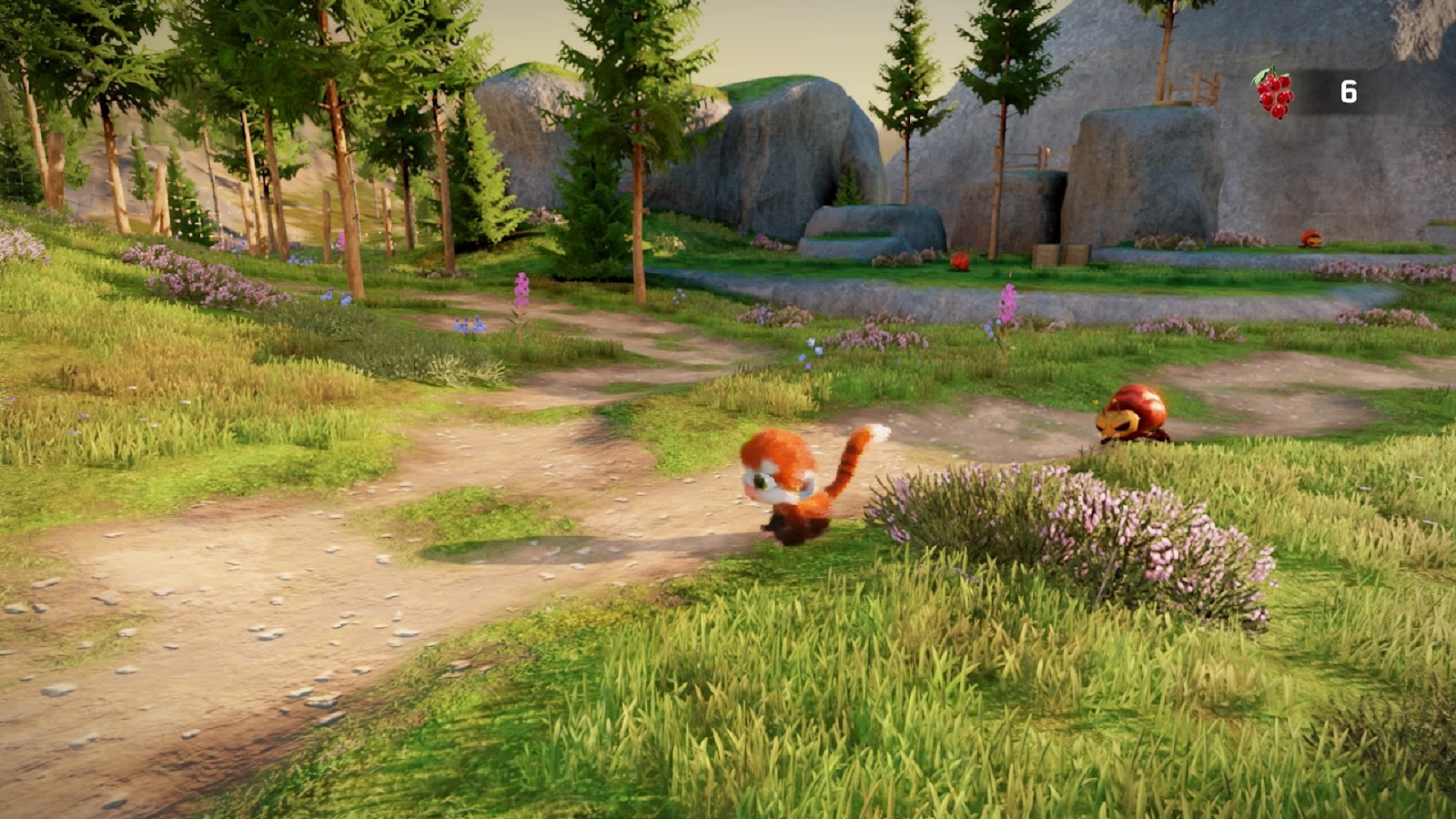
Task: Click the berry counter showing 6
Action: click(1348, 90)
